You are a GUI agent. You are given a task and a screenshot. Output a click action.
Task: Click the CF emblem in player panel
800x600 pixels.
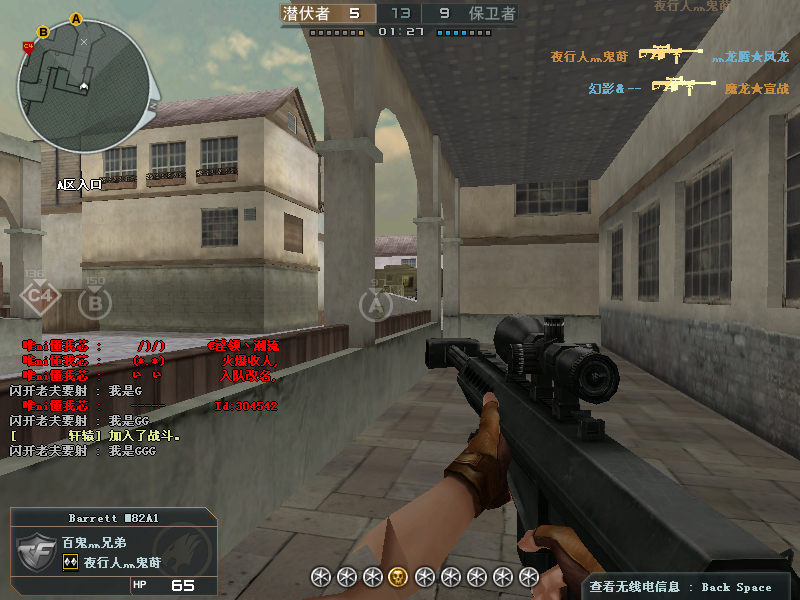click(37, 552)
